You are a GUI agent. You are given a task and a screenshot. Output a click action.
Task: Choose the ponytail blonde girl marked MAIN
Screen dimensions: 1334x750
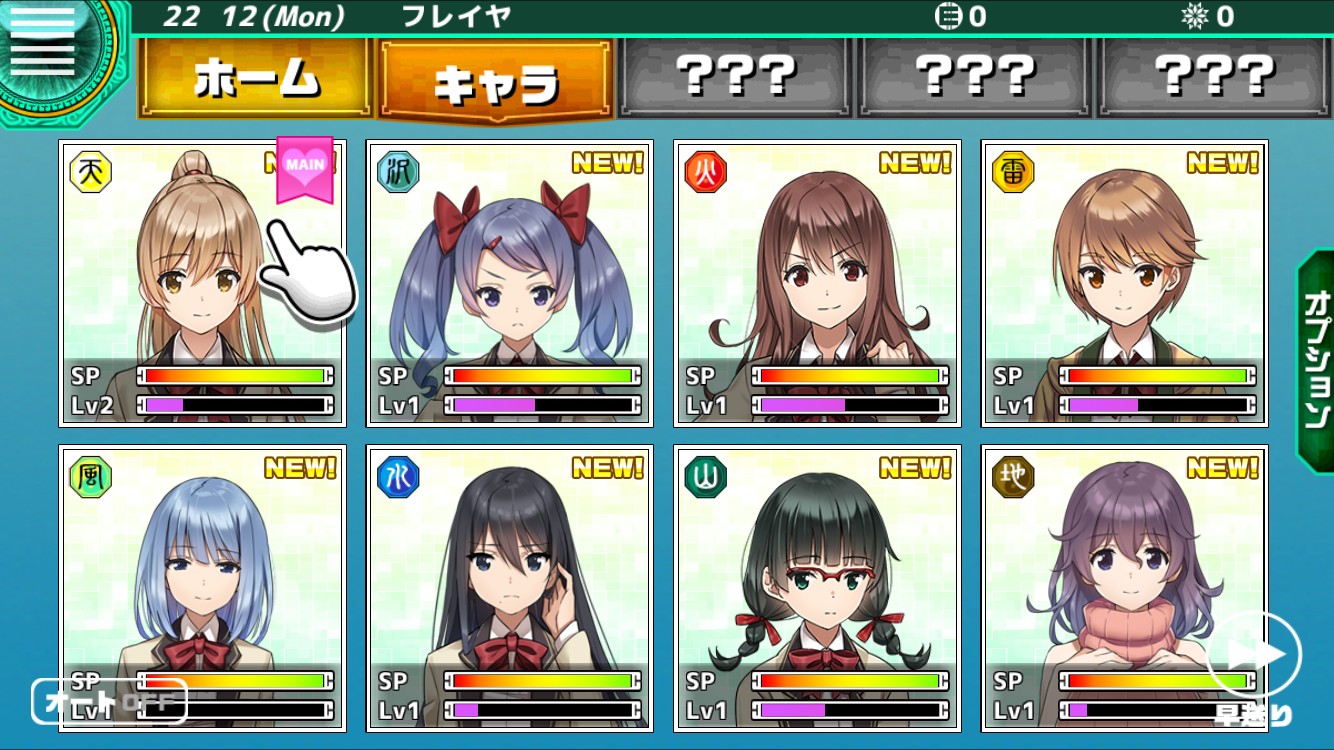coord(202,283)
